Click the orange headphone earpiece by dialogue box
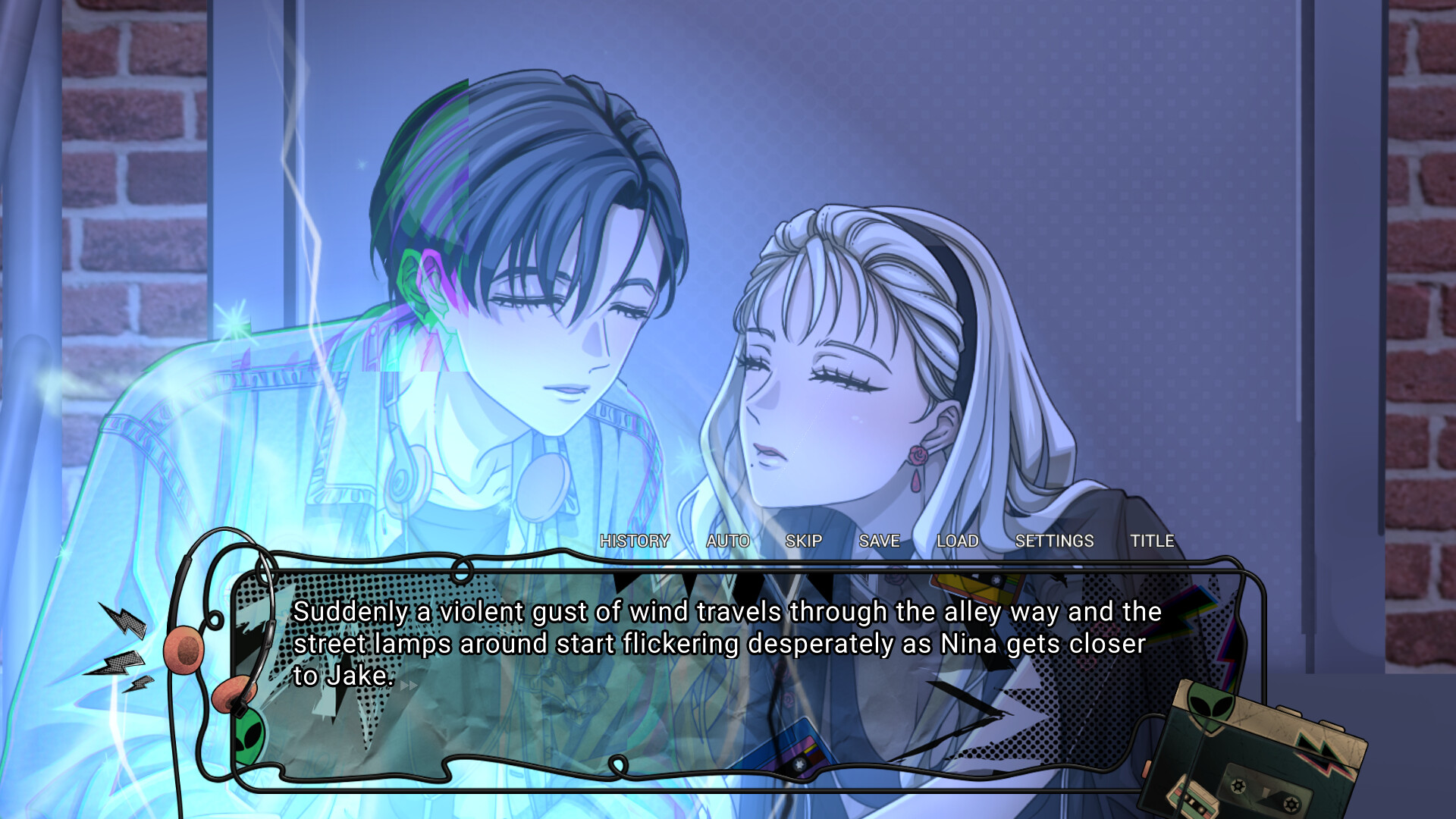The image size is (1456, 819). [184, 650]
